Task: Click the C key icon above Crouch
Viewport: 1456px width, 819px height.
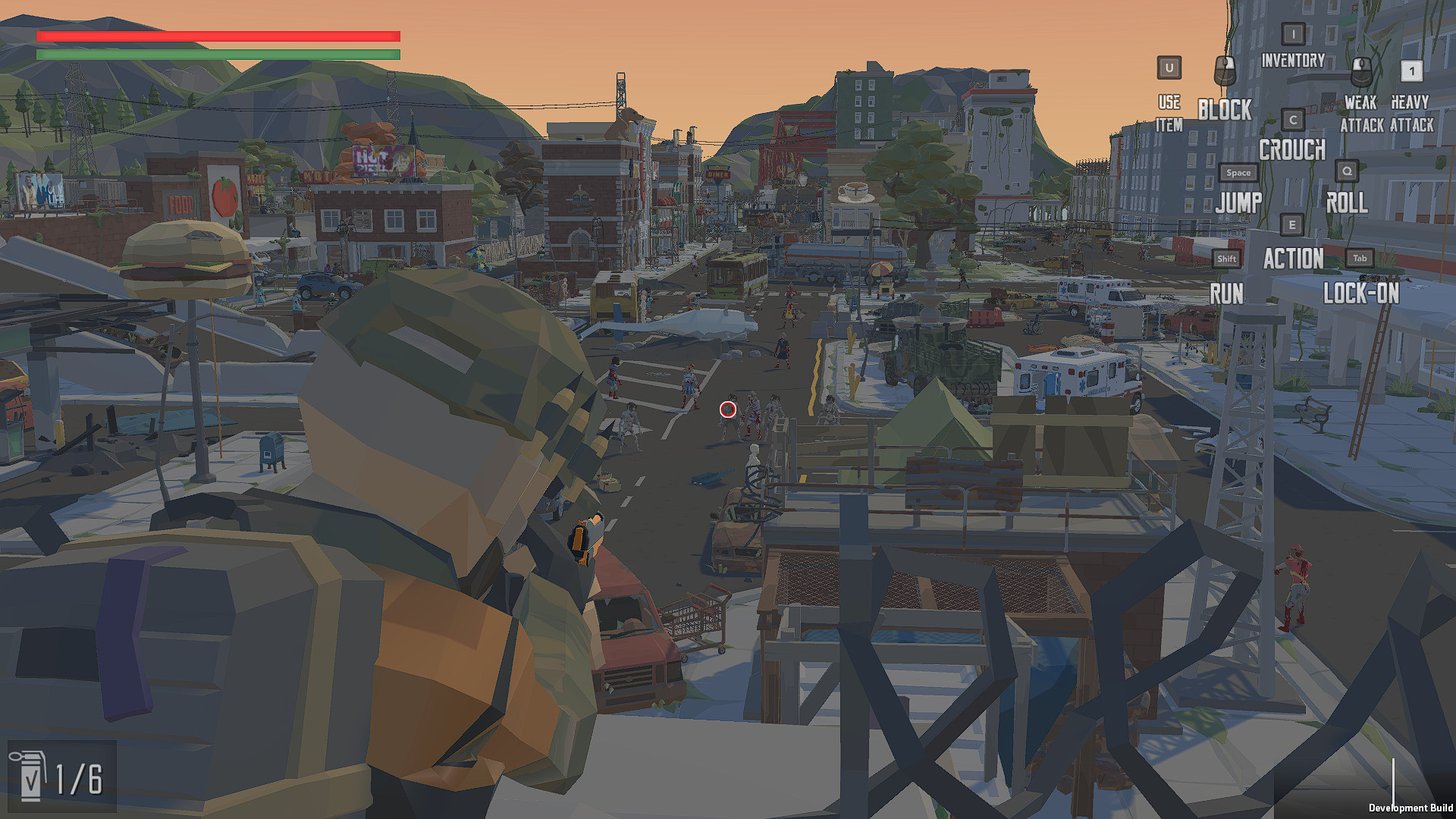Action: 1291,119
